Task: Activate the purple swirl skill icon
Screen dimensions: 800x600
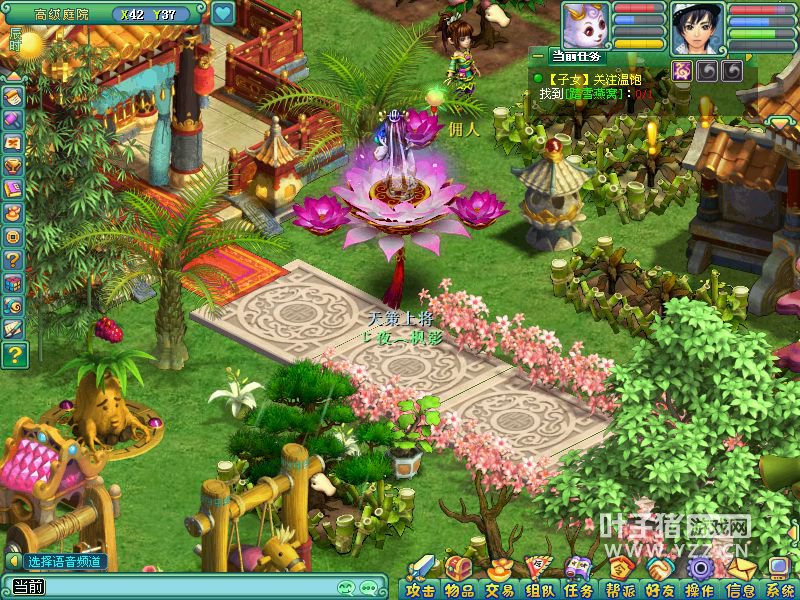Action: [683, 70]
